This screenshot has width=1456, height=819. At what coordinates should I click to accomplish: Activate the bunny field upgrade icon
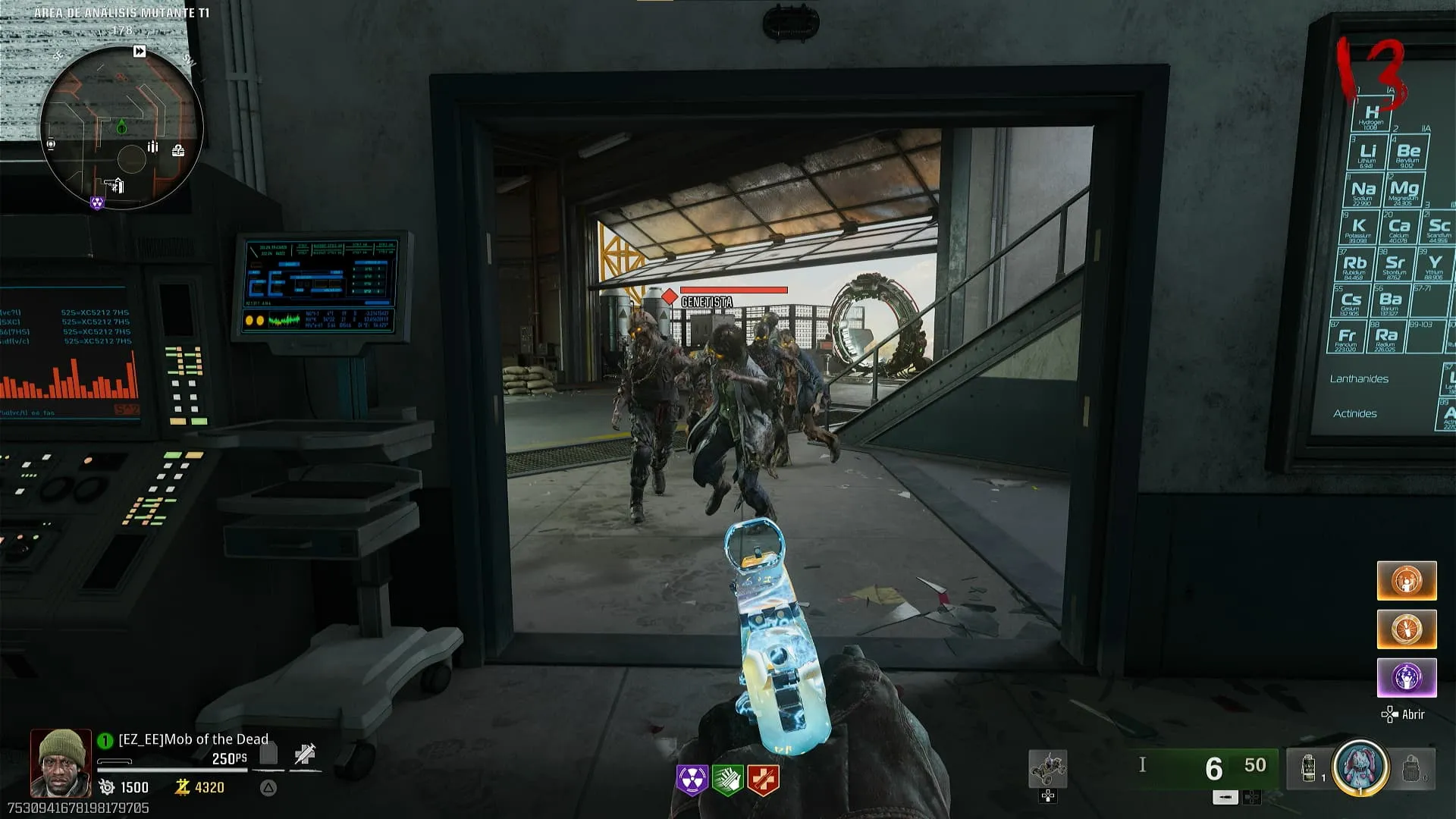(1360, 767)
